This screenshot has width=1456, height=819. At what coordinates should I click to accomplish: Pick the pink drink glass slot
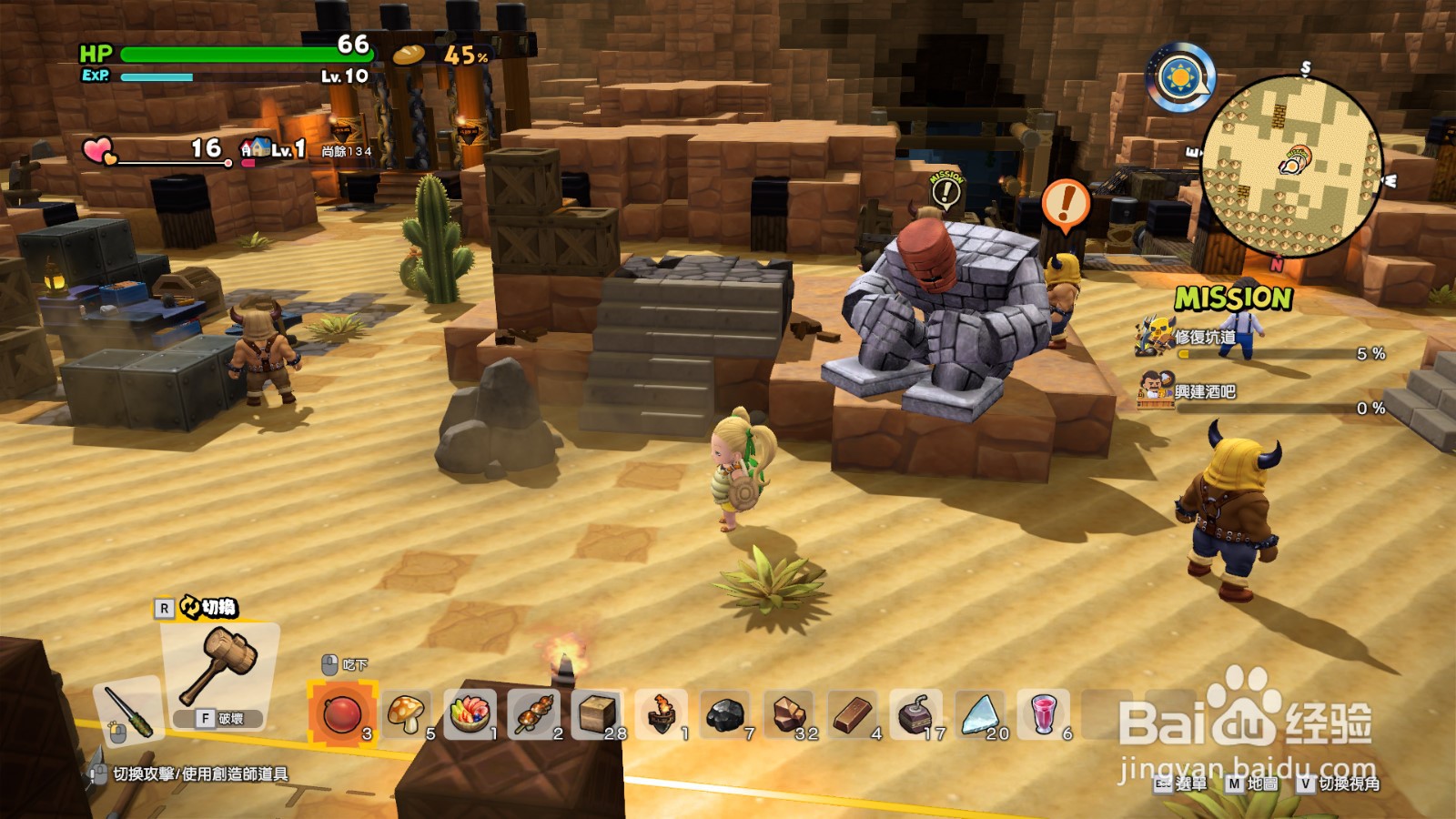coord(1044,714)
